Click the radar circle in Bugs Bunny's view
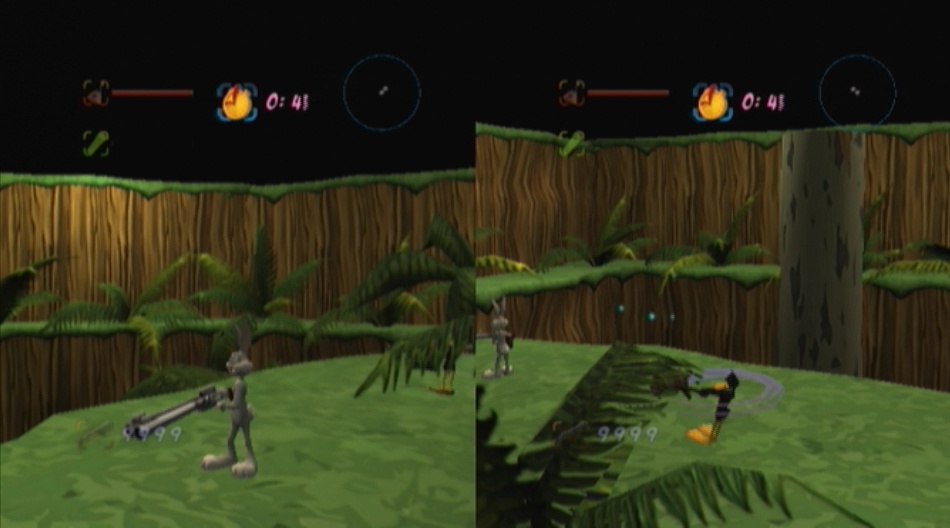The width and height of the screenshot is (950, 528). [x=382, y=93]
